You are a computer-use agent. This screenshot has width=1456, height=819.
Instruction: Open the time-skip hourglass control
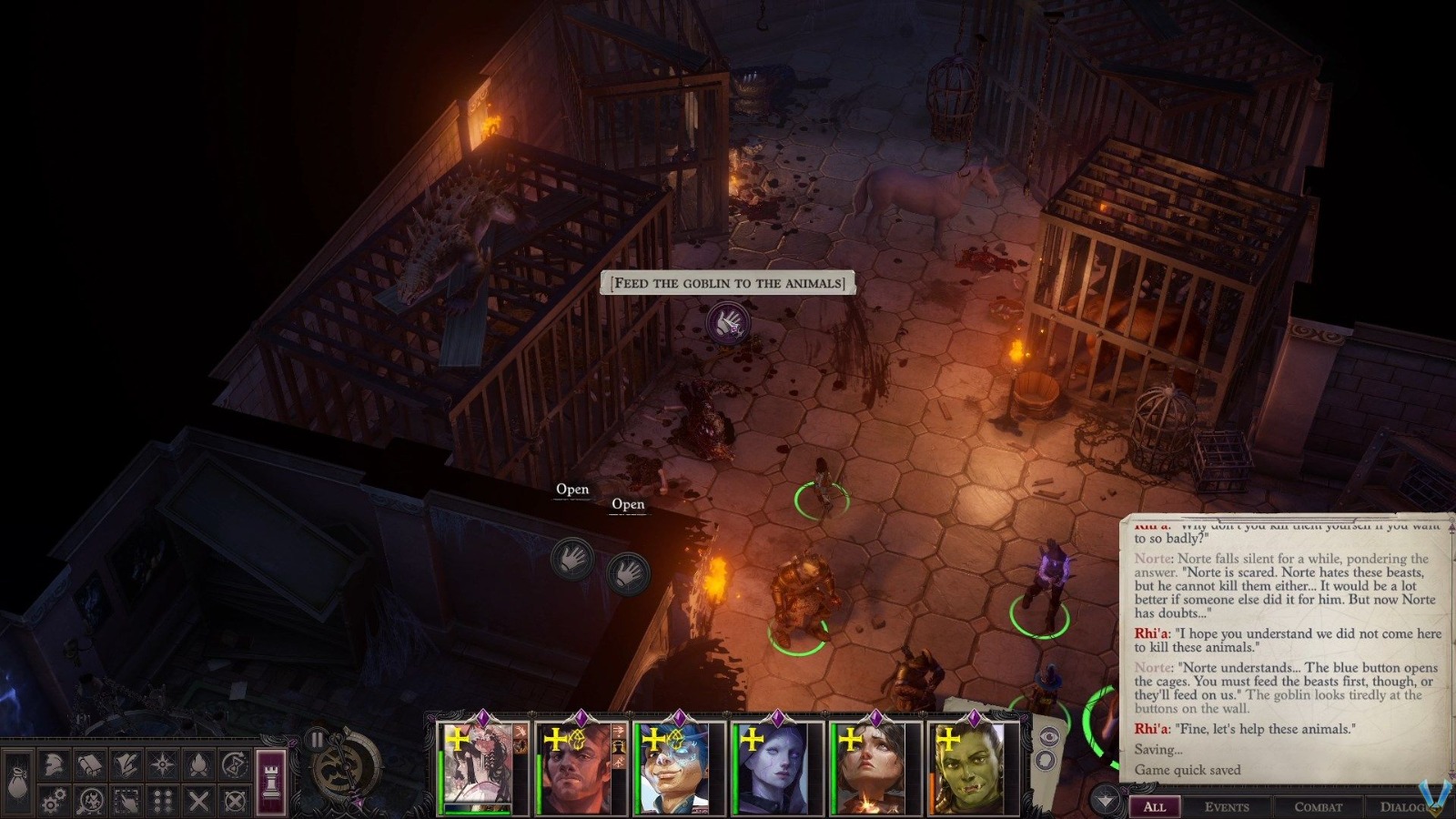tap(233, 763)
